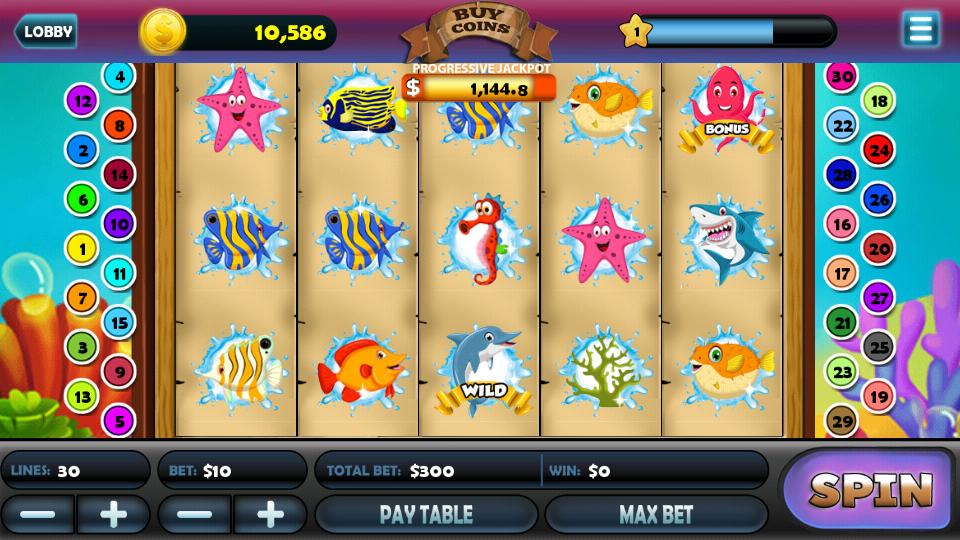
Task: Decrease the number of lines
Action: click(x=37, y=515)
